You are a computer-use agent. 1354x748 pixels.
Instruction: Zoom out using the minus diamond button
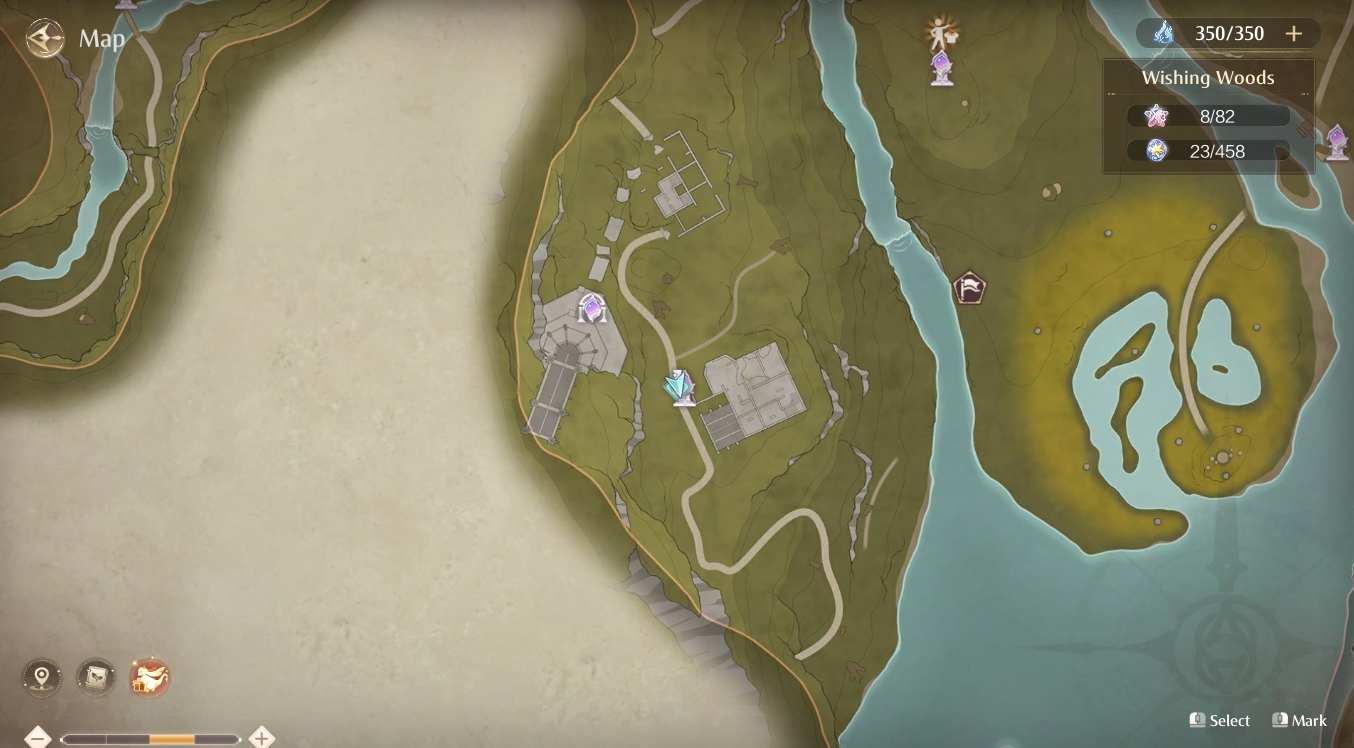(x=38, y=736)
